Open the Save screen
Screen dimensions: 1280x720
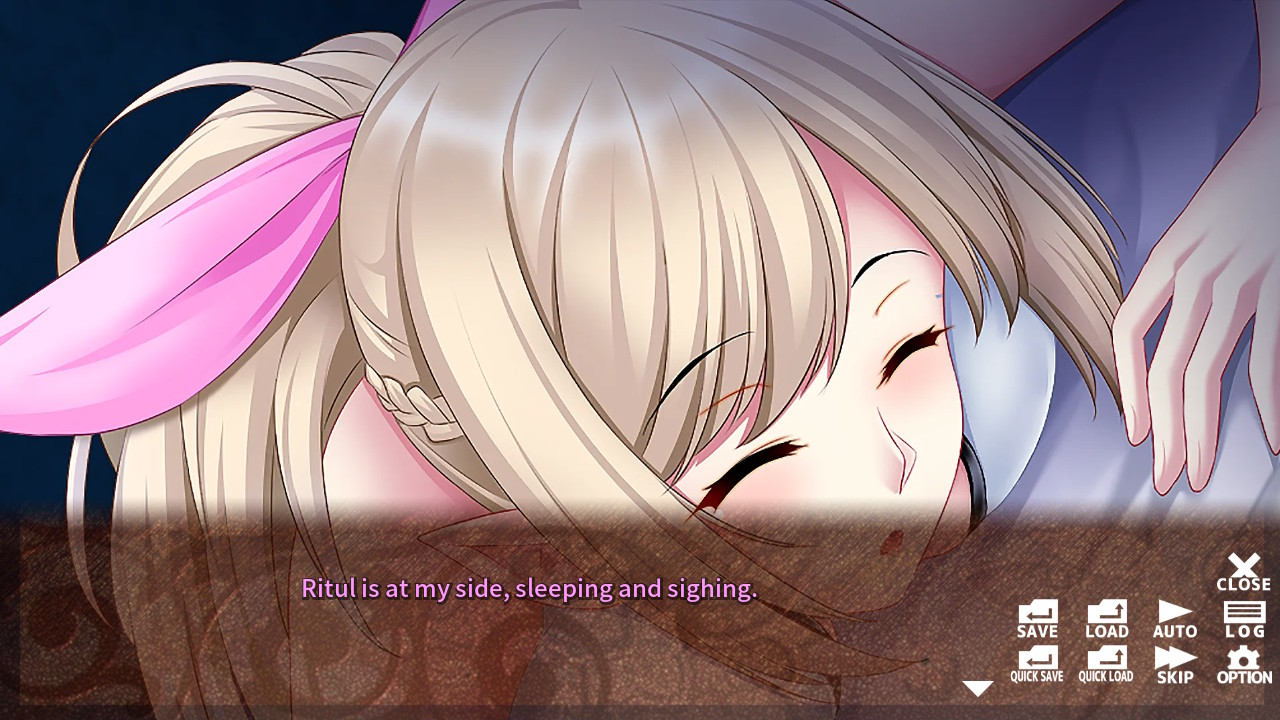pos(1037,618)
